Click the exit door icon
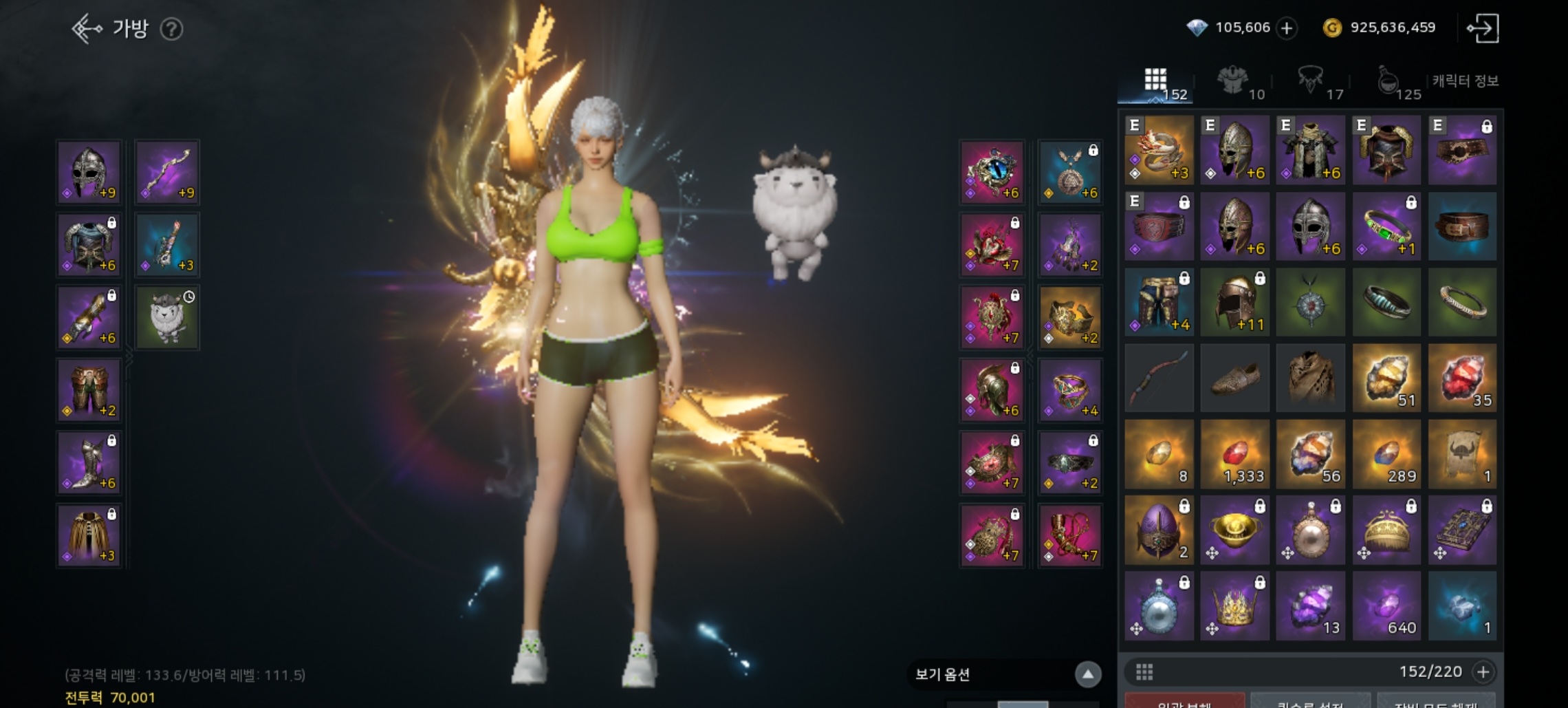1568x708 pixels. (x=1483, y=28)
